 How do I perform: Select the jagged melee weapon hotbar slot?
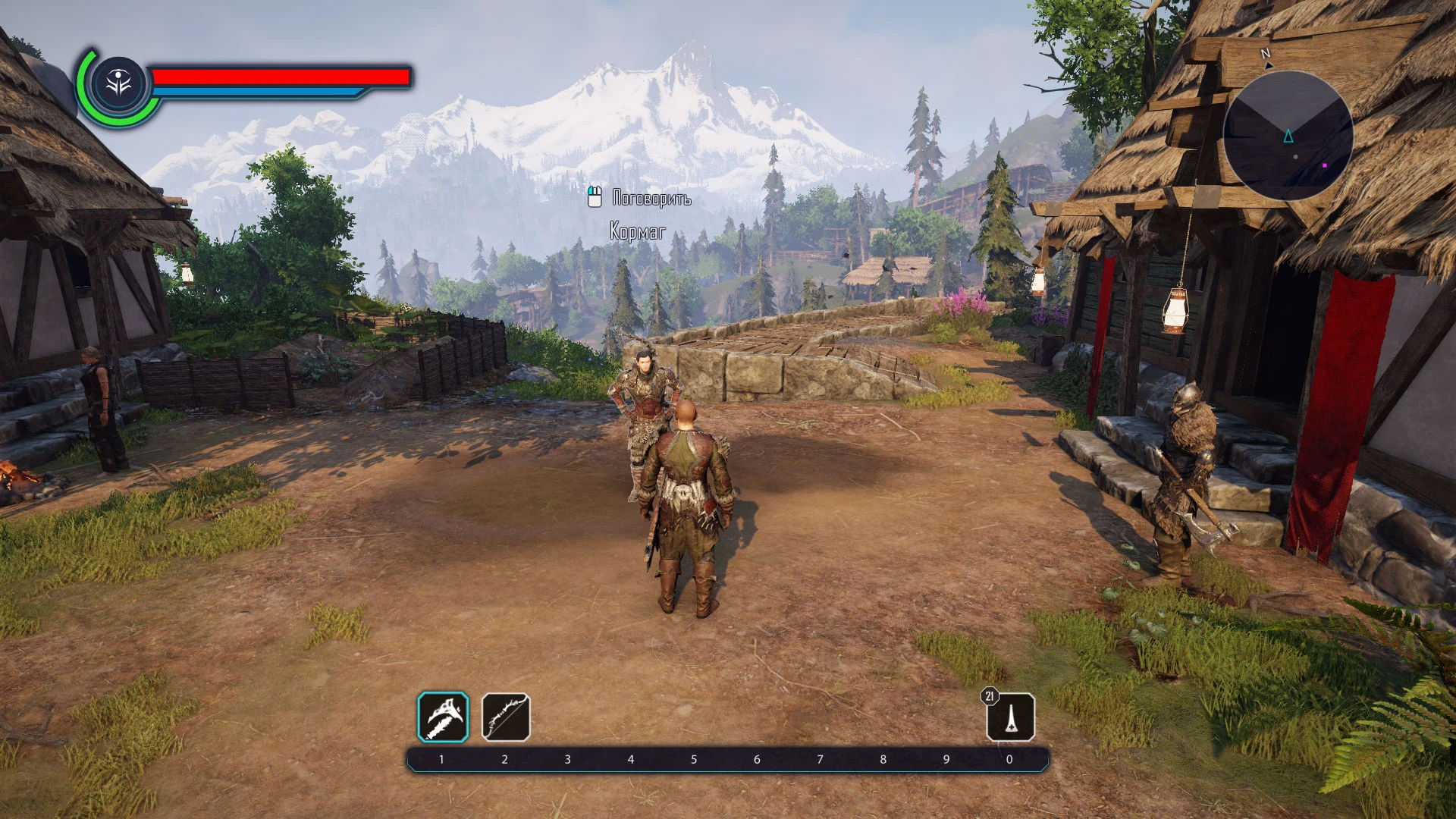click(443, 717)
